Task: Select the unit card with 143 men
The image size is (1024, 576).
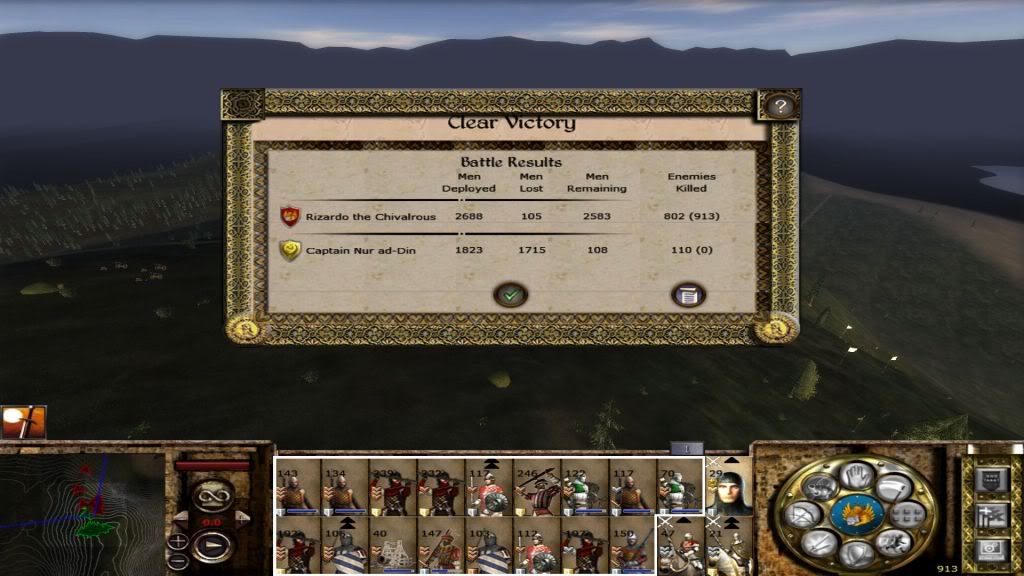Action: tap(297, 487)
